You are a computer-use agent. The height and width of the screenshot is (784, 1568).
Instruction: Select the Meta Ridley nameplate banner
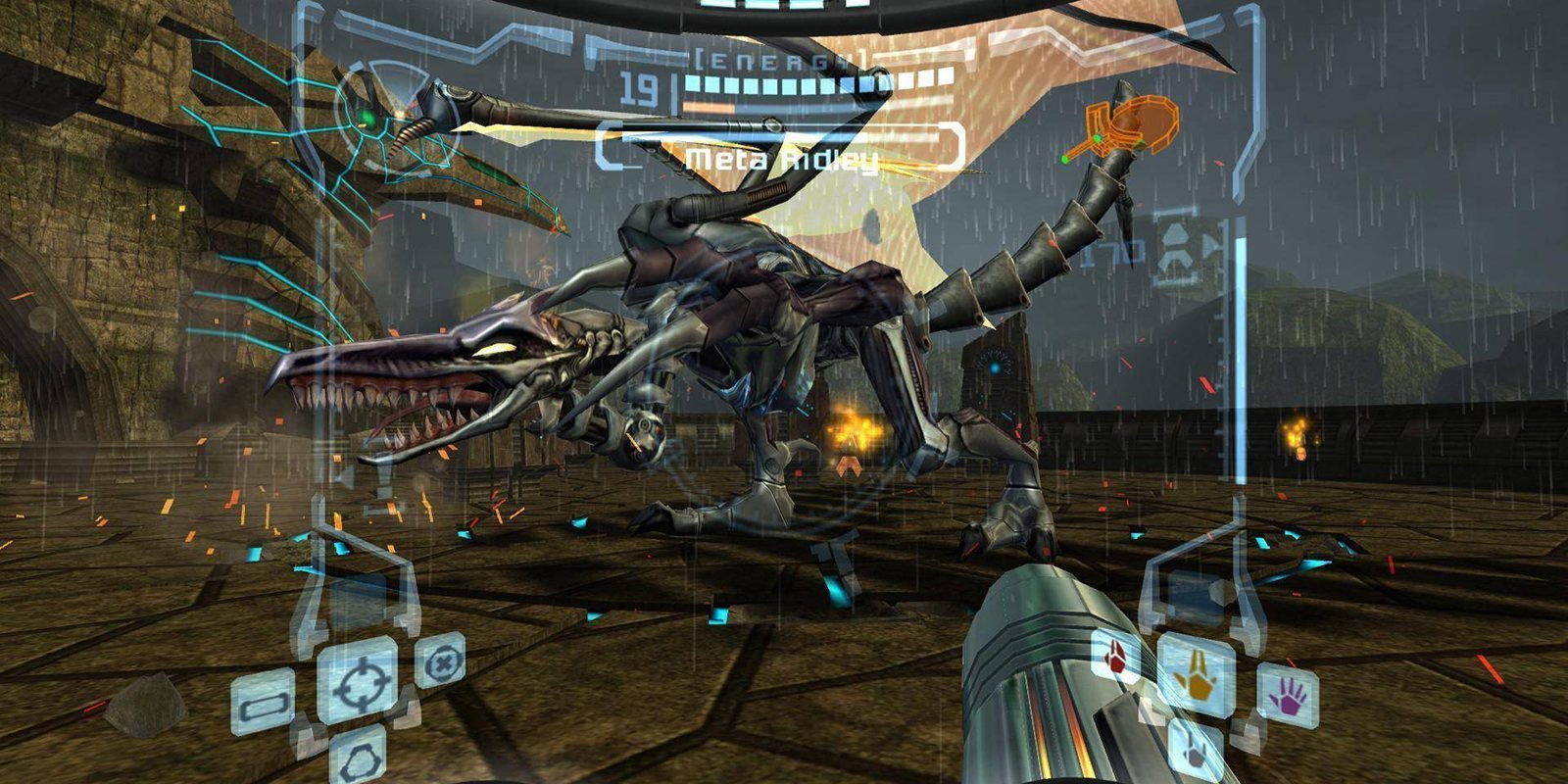(784, 157)
